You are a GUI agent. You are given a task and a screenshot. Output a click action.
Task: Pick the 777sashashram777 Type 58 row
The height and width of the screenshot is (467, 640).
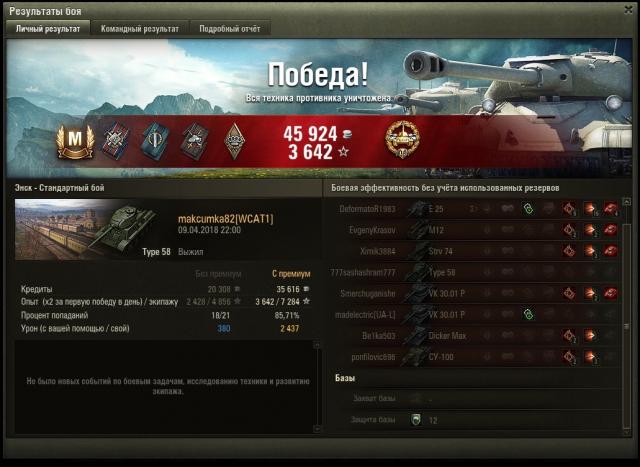(x=470, y=272)
